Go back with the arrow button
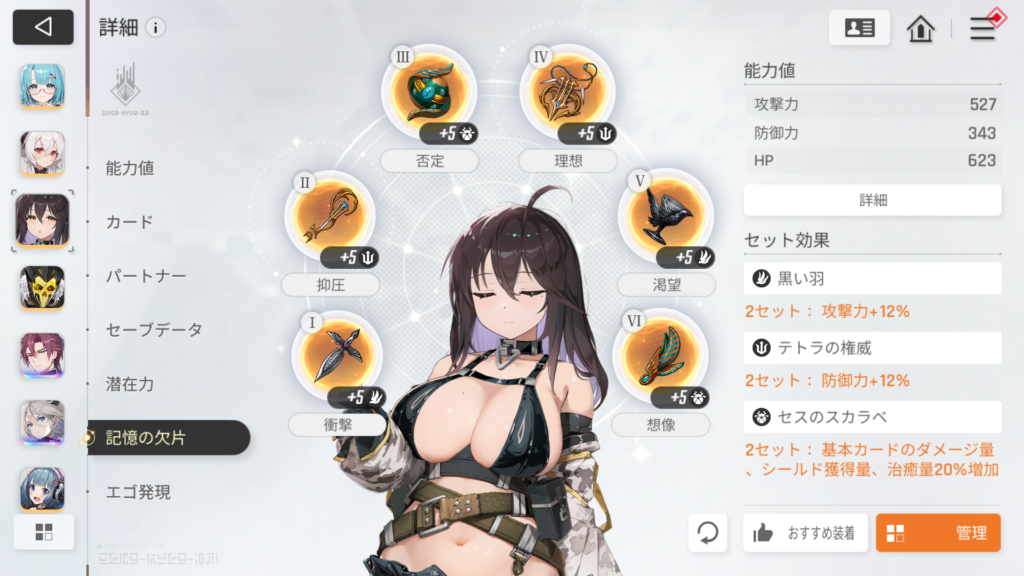Viewport: 1024px width, 576px height. point(43,27)
